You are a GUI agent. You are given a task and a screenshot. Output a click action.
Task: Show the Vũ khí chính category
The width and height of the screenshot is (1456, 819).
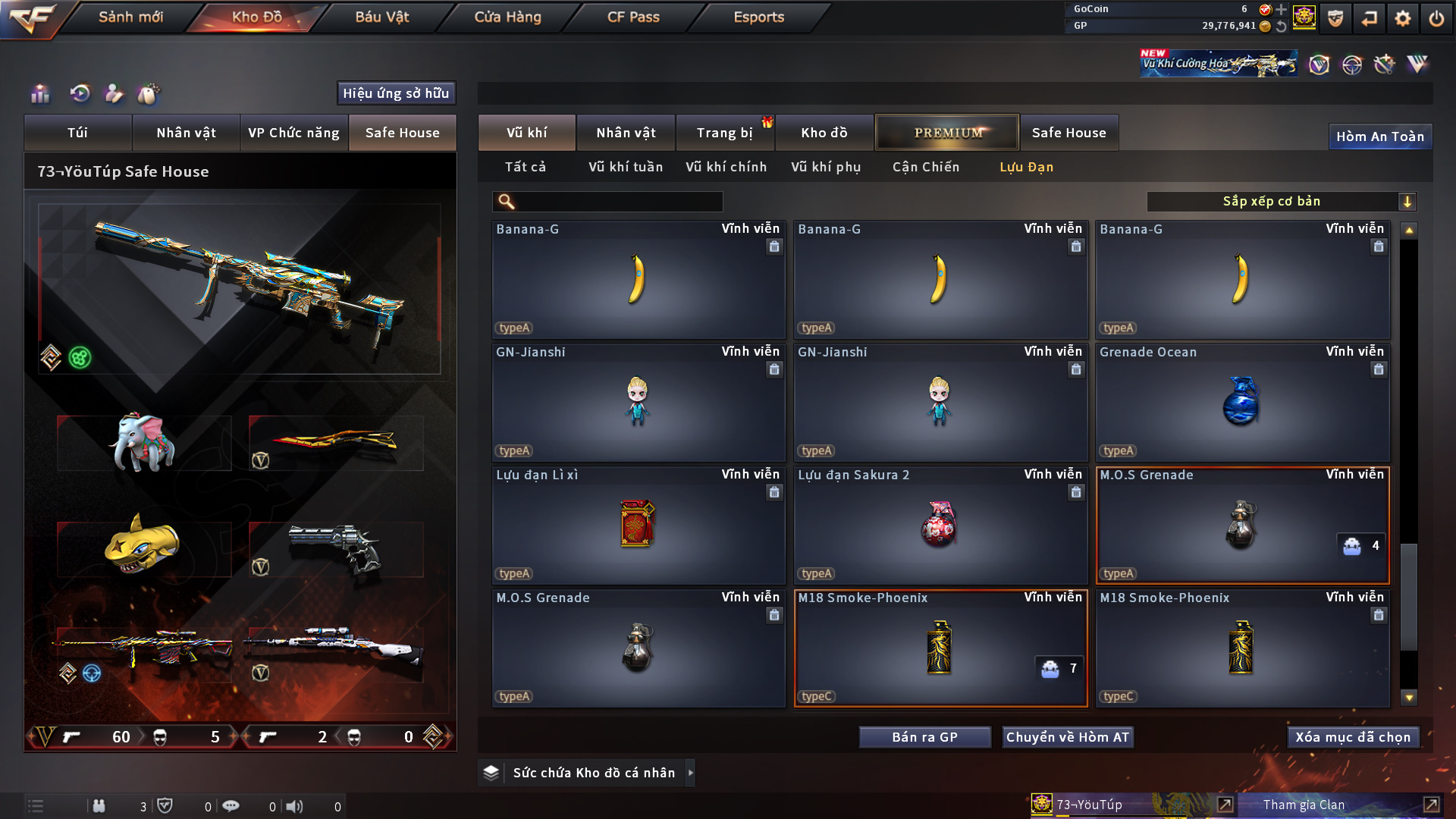(726, 167)
